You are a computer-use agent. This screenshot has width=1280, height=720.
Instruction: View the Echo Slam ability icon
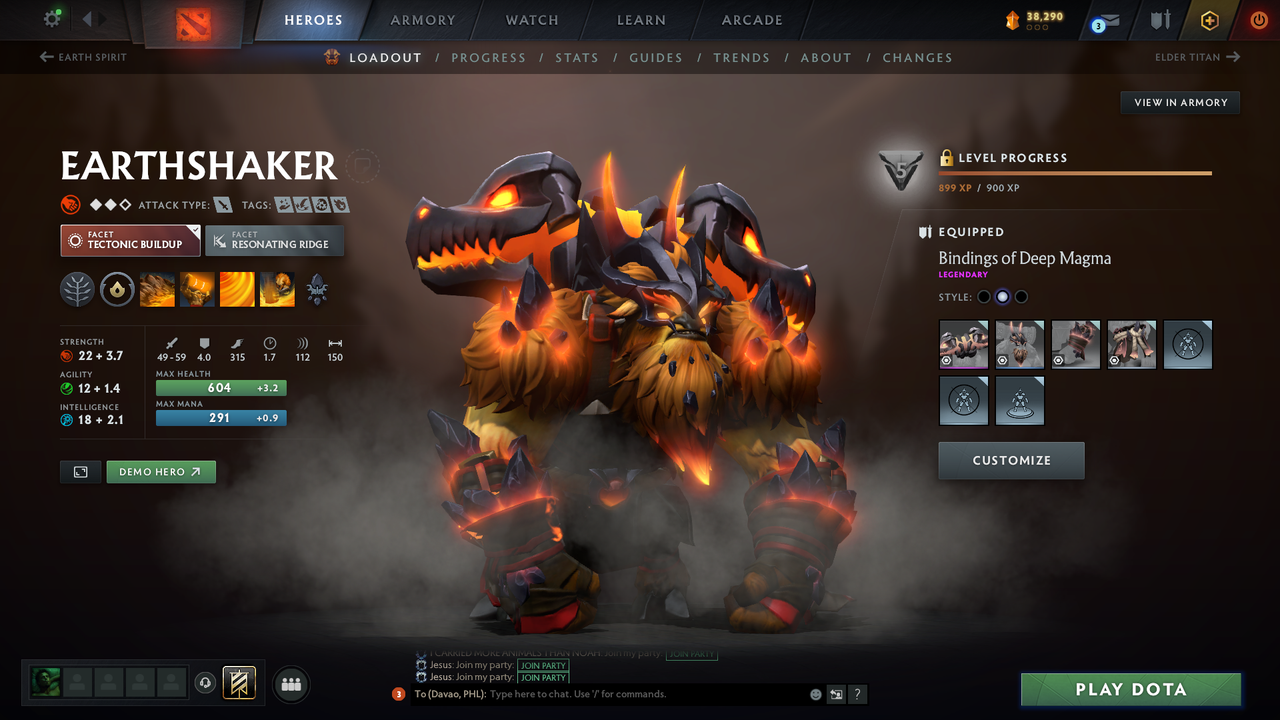(276, 290)
